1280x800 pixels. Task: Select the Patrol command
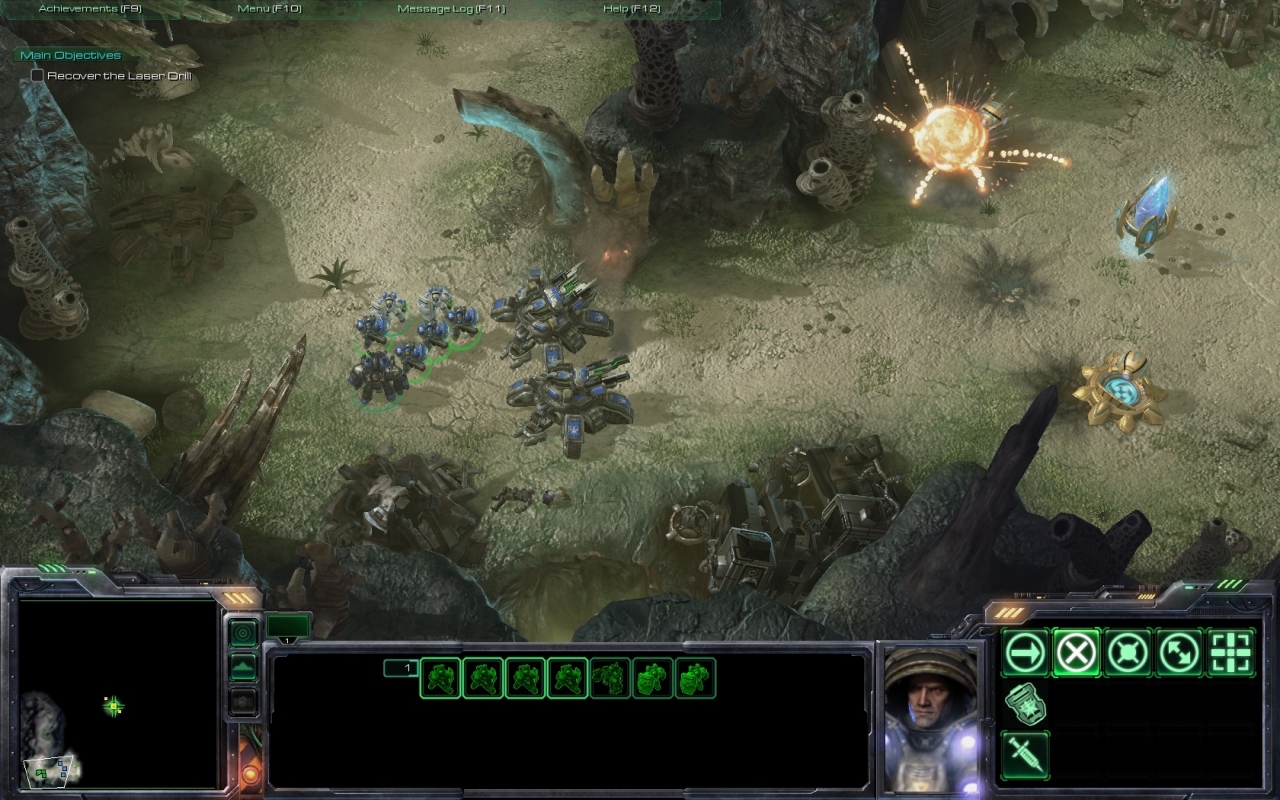(1179, 653)
